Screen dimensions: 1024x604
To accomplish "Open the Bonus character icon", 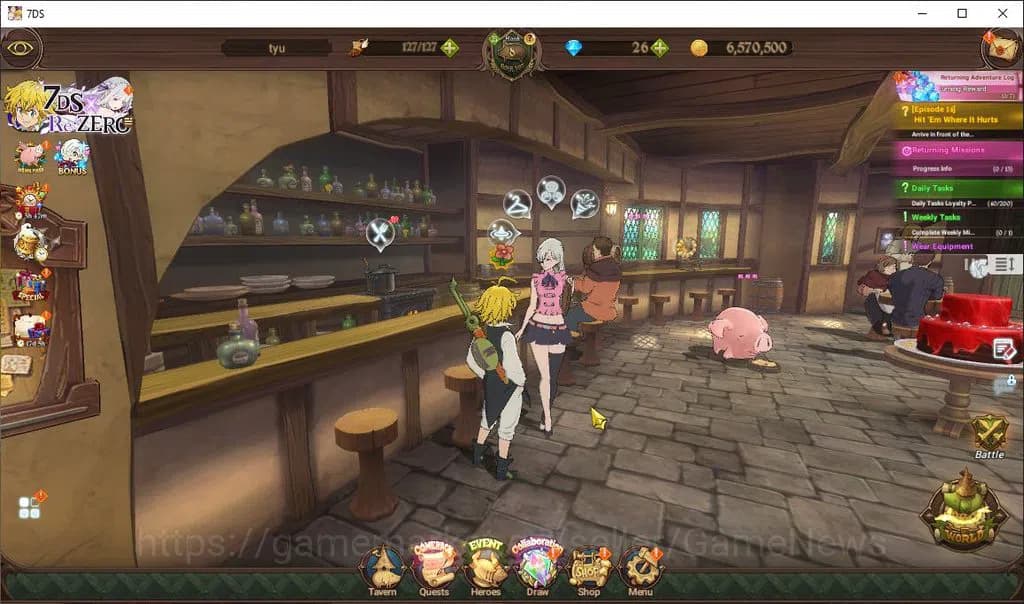I will [72, 156].
